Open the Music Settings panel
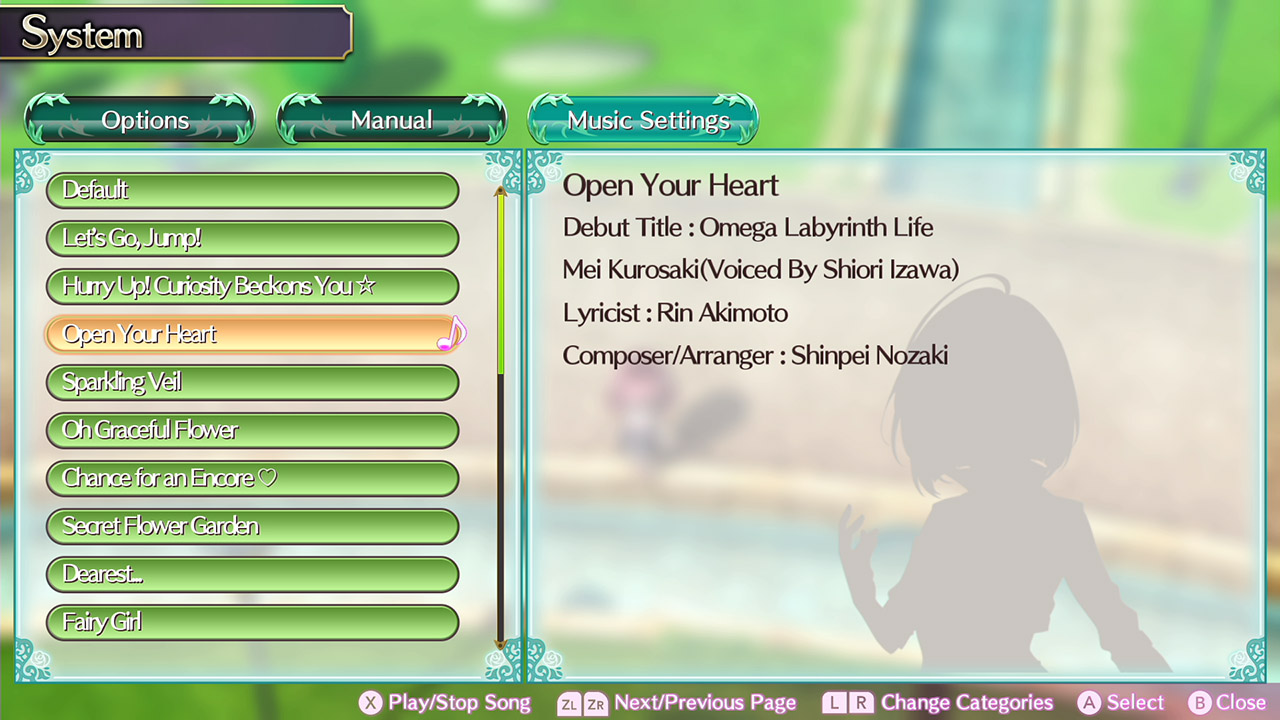 point(643,119)
